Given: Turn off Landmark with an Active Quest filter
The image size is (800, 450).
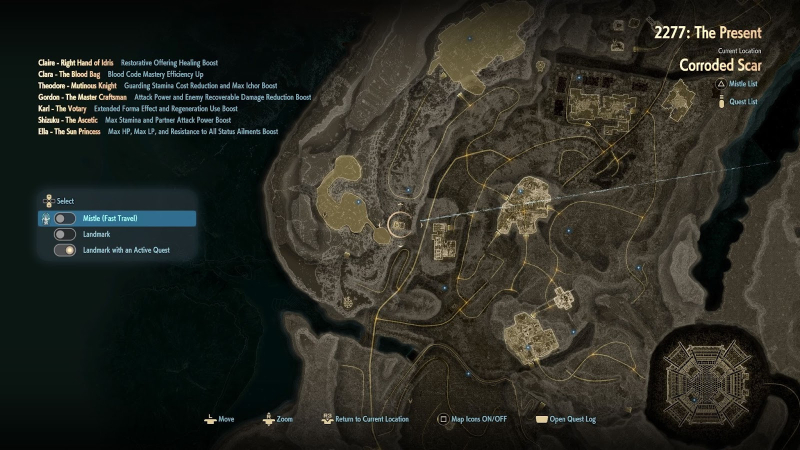Looking at the screenshot, I should [x=65, y=250].
